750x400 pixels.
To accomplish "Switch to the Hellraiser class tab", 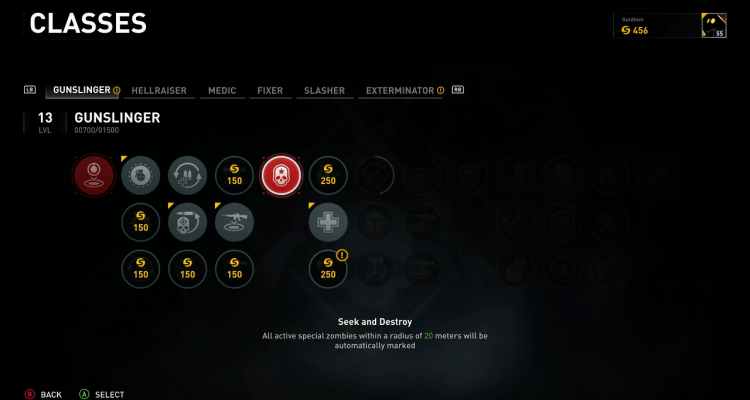I will (x=160, y=90).
